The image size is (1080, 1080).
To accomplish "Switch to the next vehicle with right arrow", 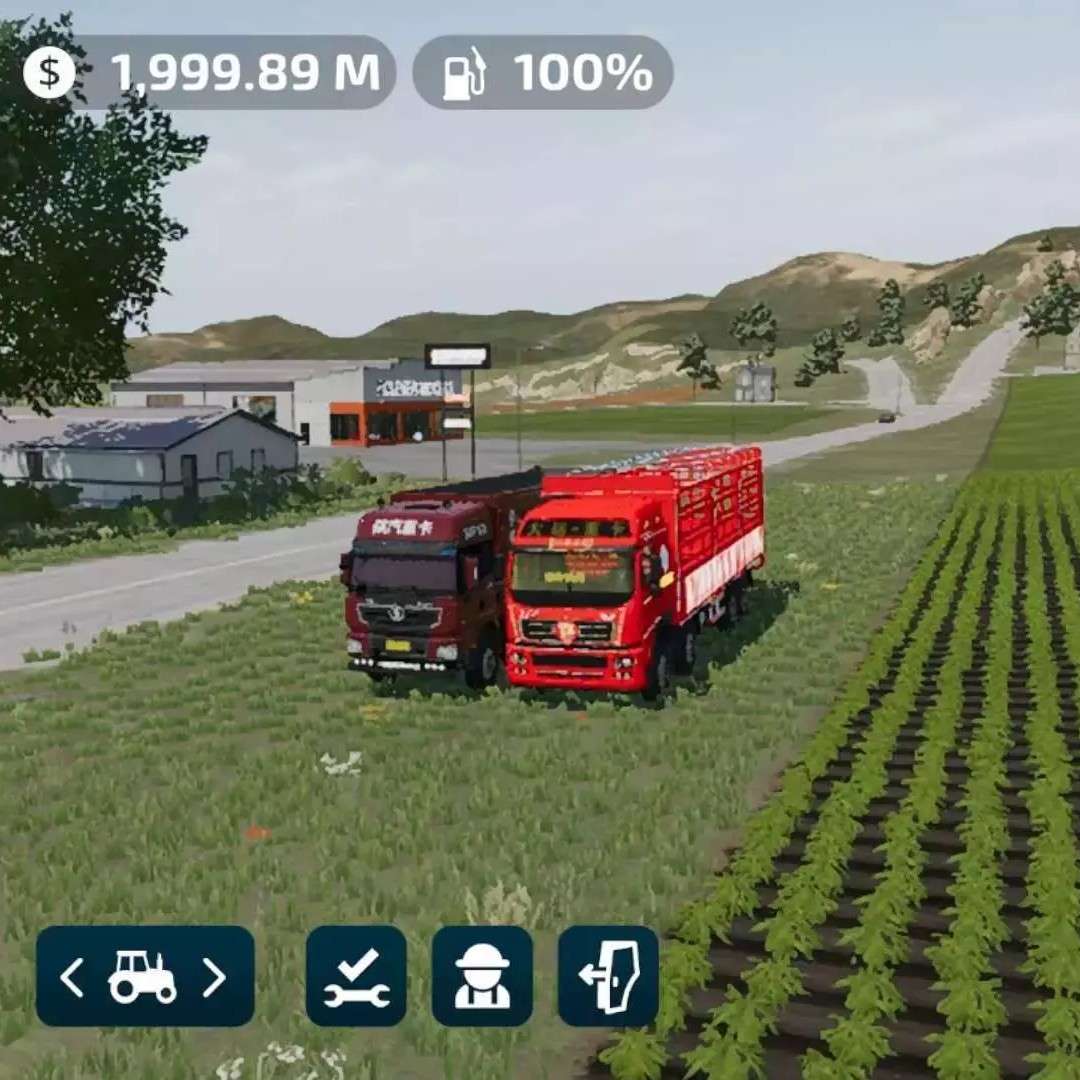I will [x=214, y=977].
